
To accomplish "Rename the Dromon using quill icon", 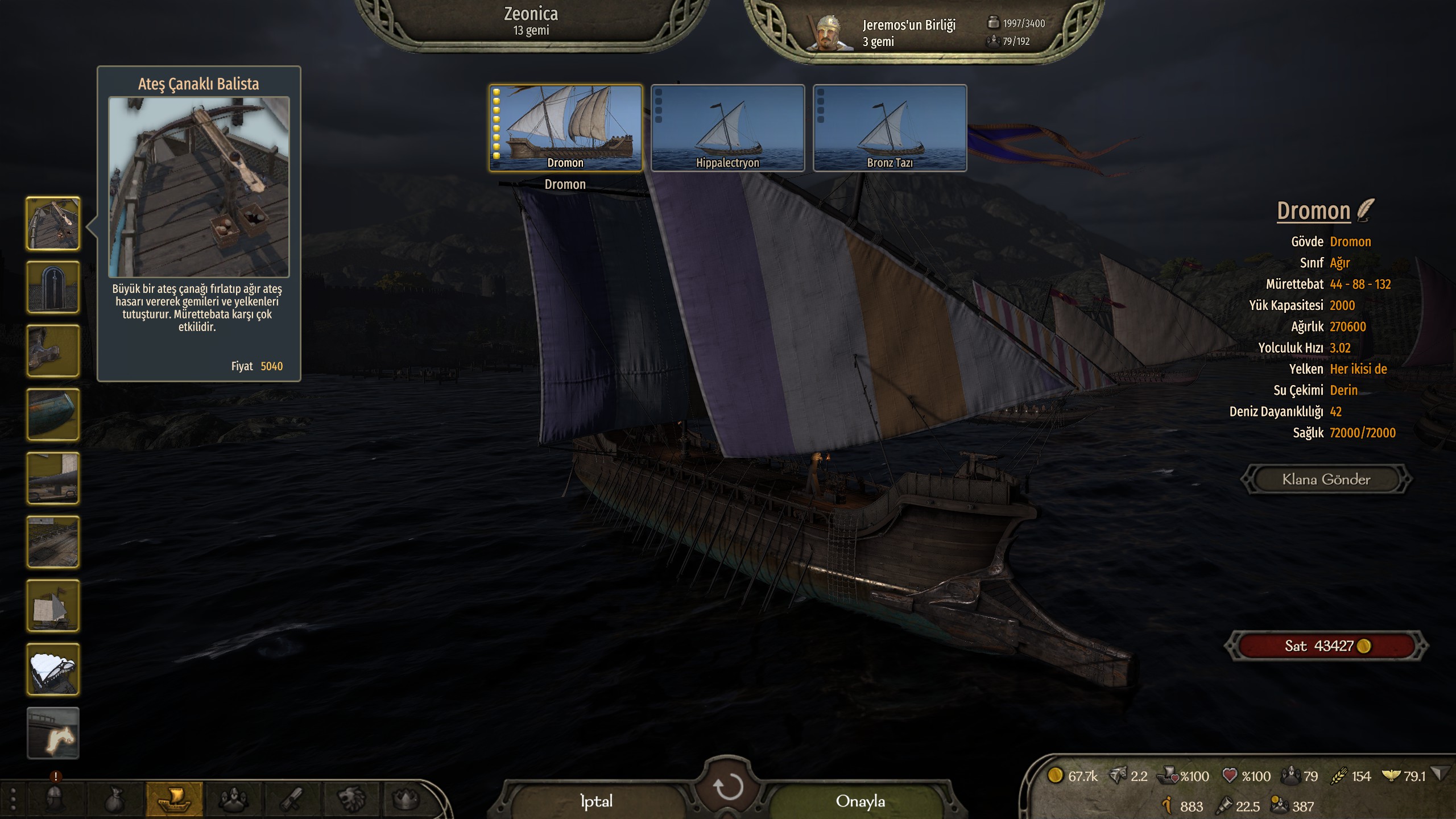I will pos(1365,210).
